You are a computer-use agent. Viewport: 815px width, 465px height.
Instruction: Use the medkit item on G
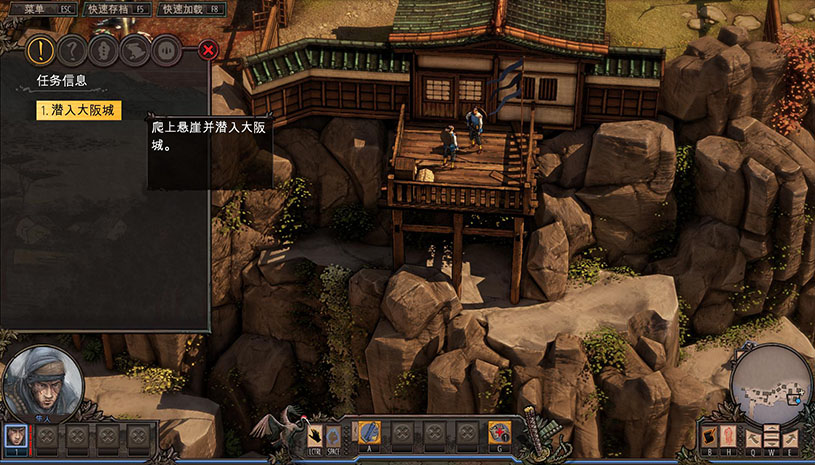click(x=499, y=432)
